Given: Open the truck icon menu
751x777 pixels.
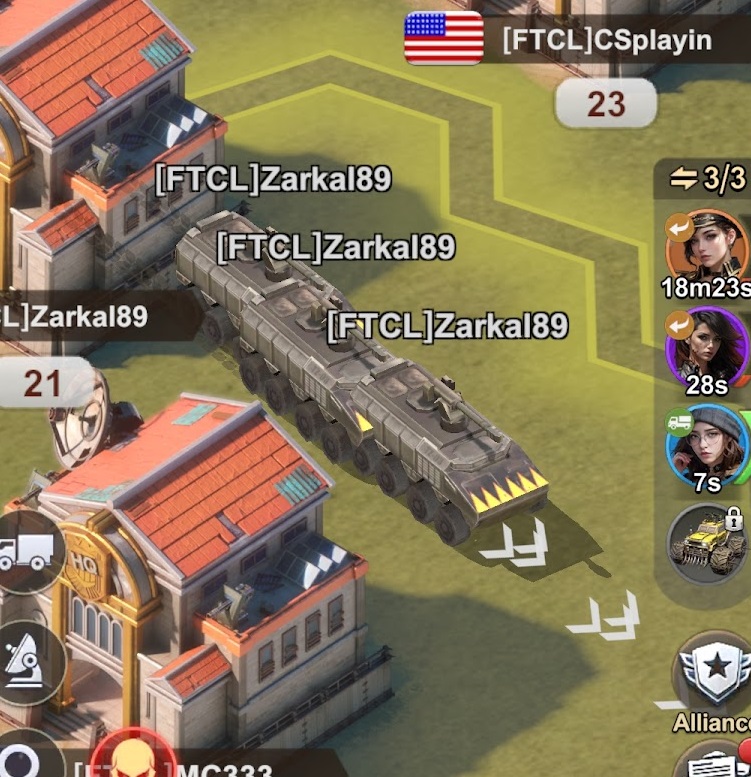Looking at the screenshot, I should point(27,551).
